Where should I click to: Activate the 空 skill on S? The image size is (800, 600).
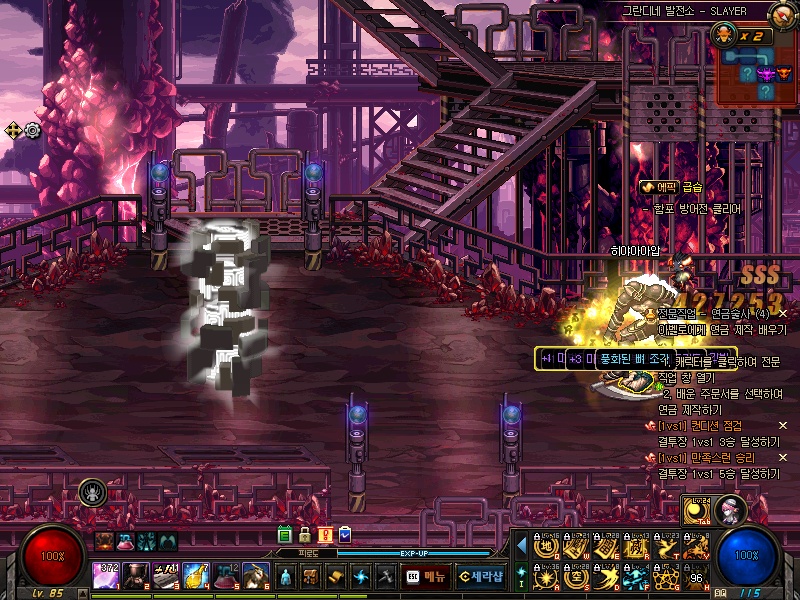[x=576, y=577]
